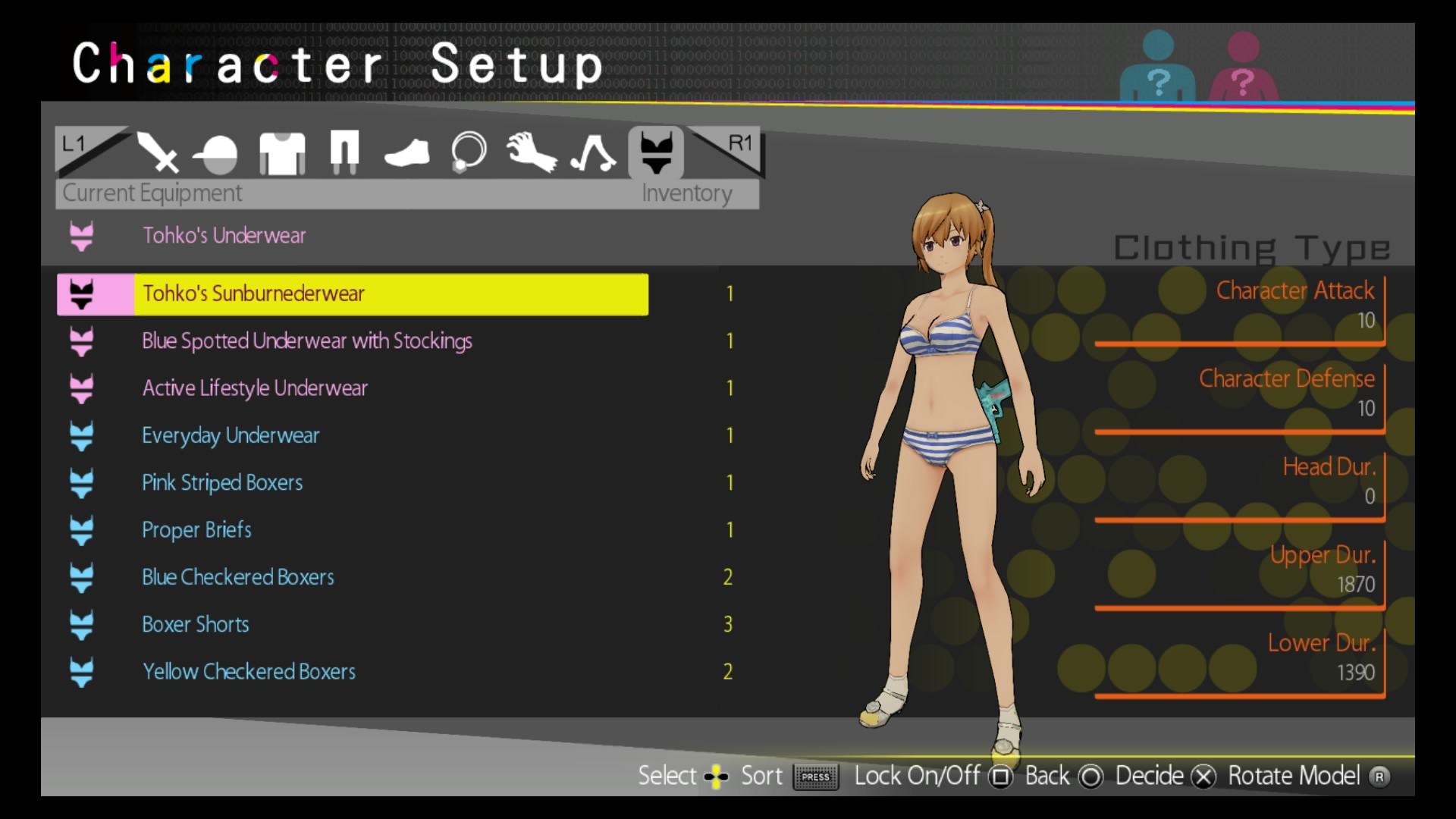Show the walking legs category tab

[593, 153]
